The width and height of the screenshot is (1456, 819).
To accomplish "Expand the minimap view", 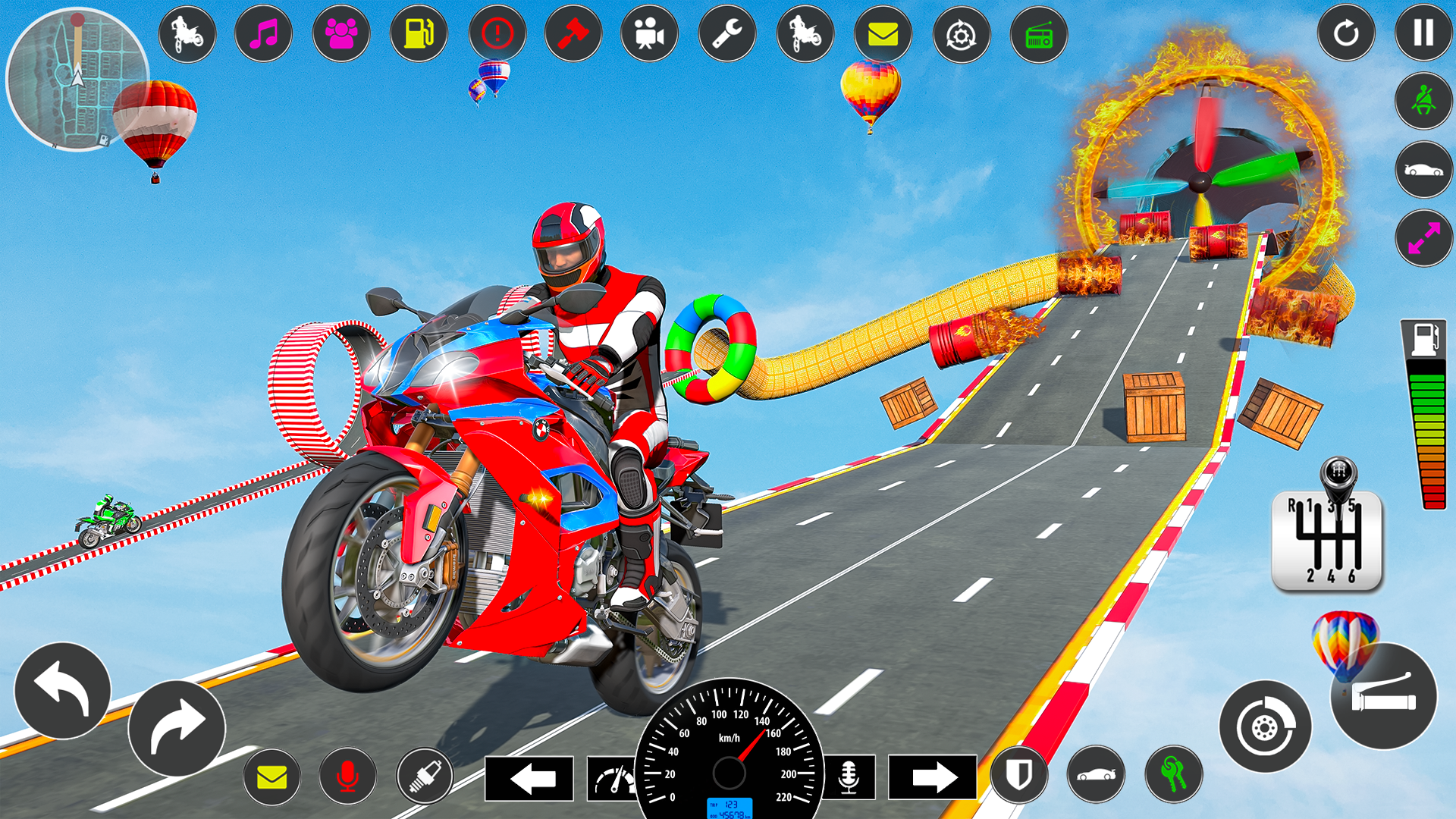I will click(x=80, y=80).
